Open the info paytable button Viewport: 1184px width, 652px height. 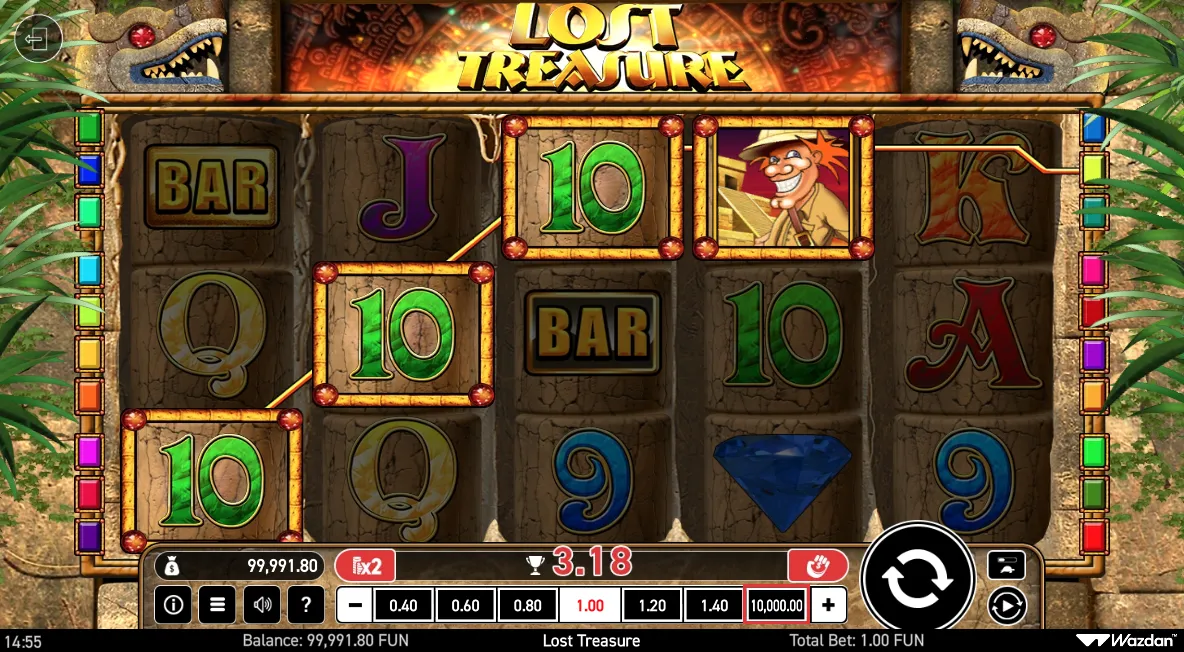tap(174, 604)
